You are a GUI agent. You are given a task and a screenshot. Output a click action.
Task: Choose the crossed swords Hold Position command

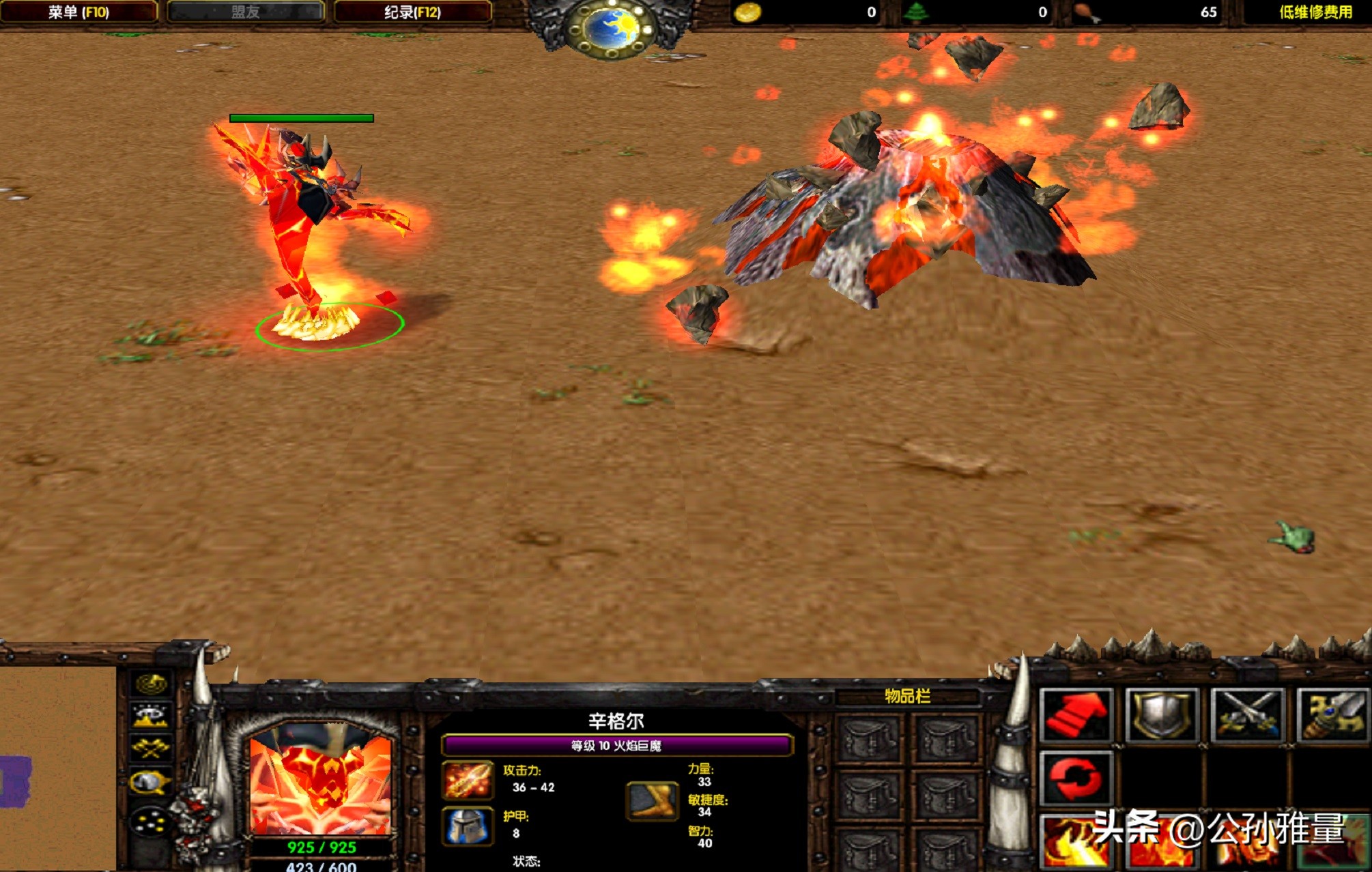click(x=1247, y=715)
